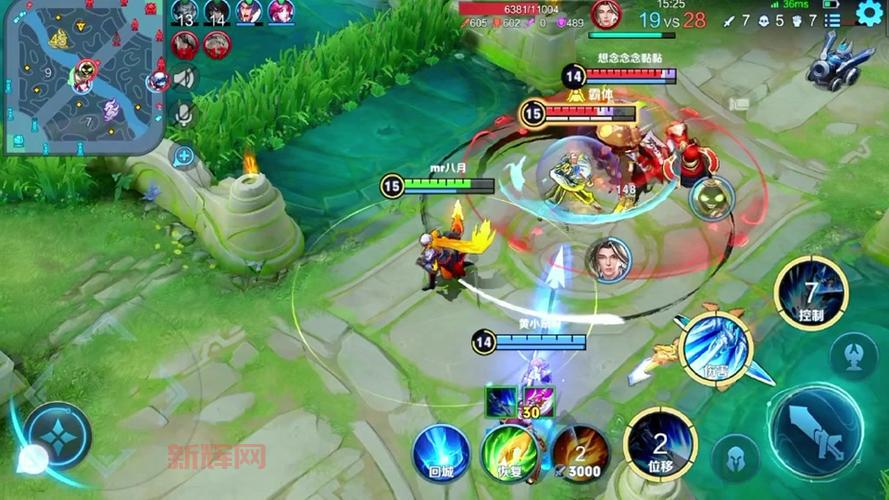Select the pink-haired teammate portrait
The height and width of the screenshot is (500, 889).
(281, 12)
